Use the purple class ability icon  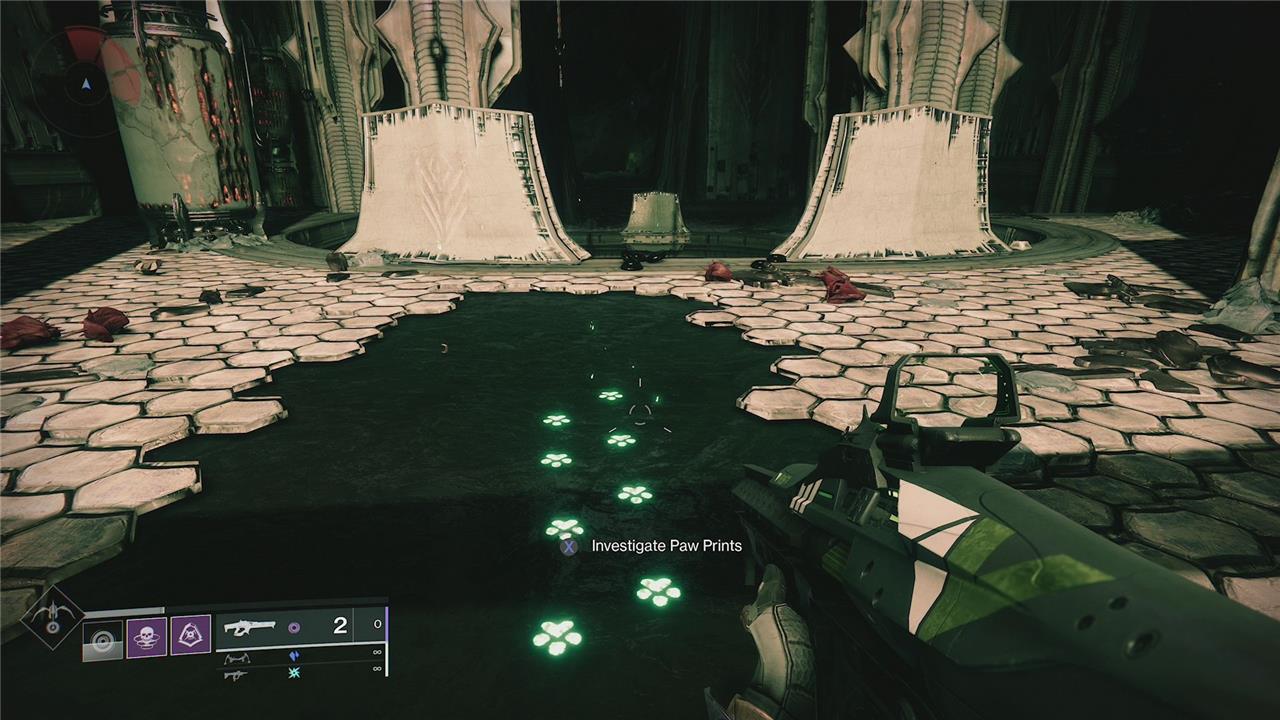pos(190,635)
